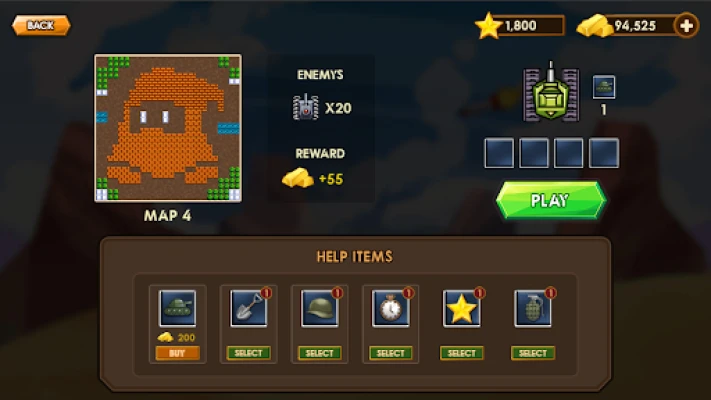Choose the green player tank
The image size is (711, 400).
pos(550,93)
